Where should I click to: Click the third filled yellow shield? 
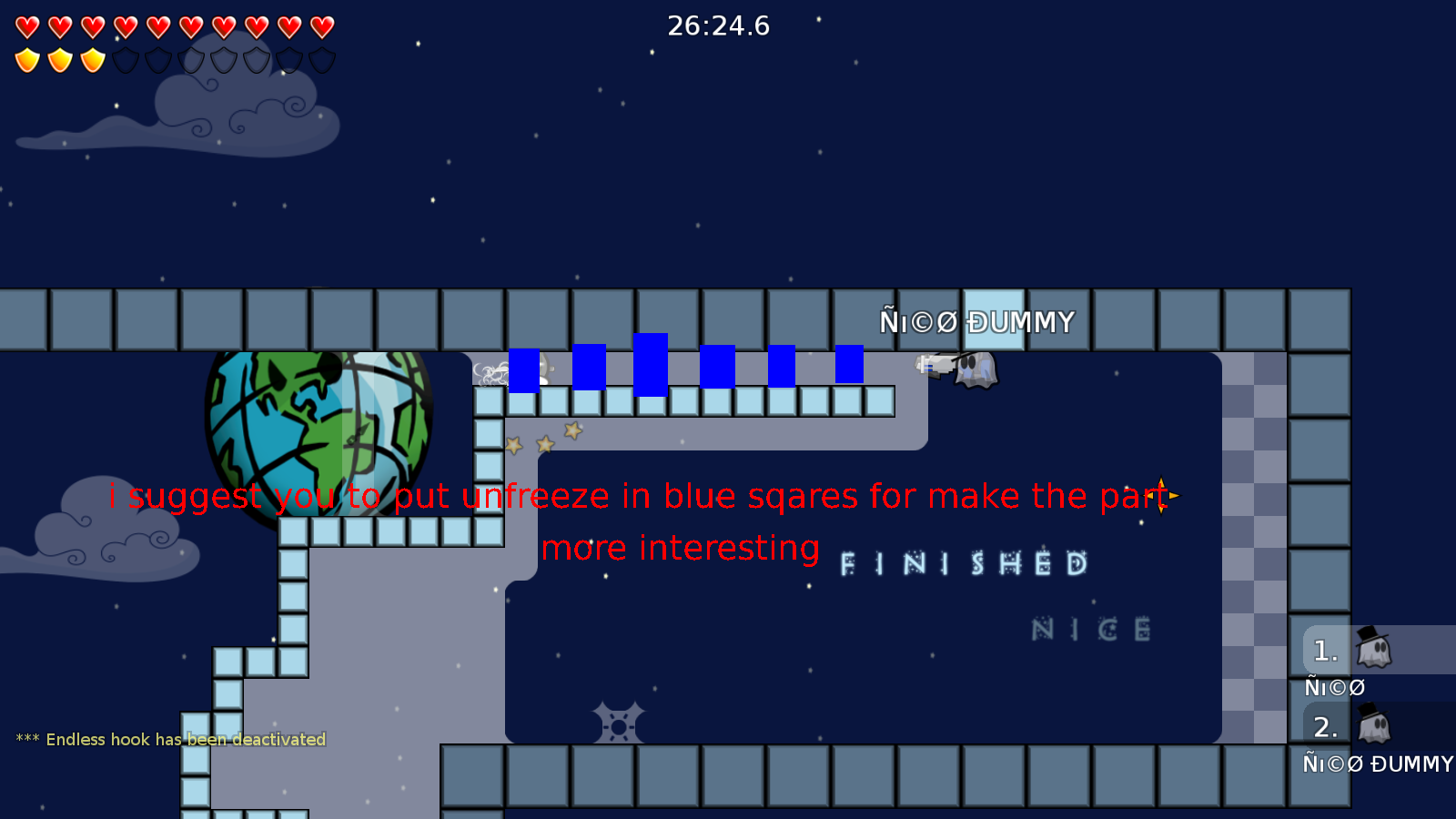[x=91, y=59]
